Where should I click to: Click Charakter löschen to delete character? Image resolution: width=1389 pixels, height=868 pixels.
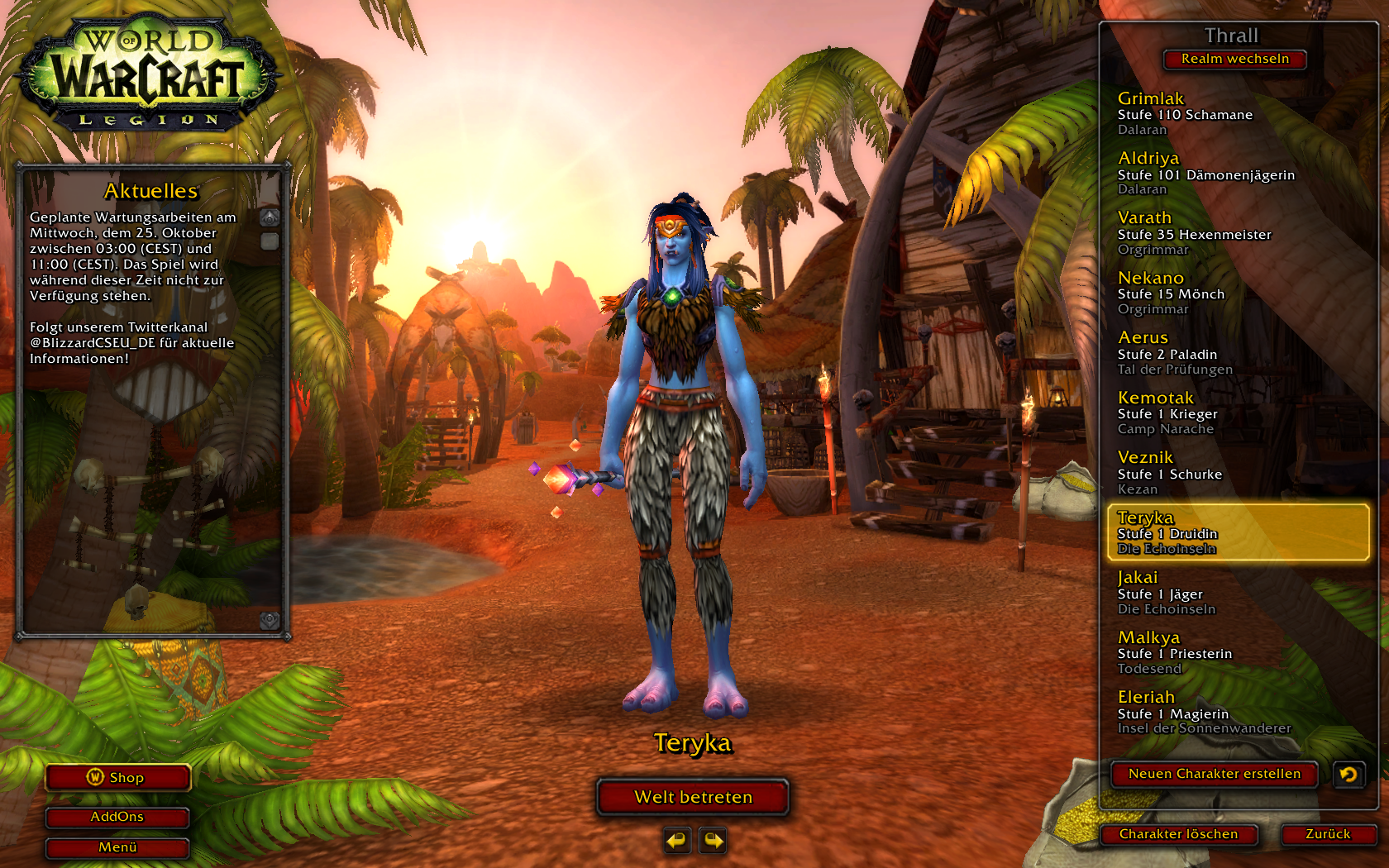click(x=1178, y=834)
